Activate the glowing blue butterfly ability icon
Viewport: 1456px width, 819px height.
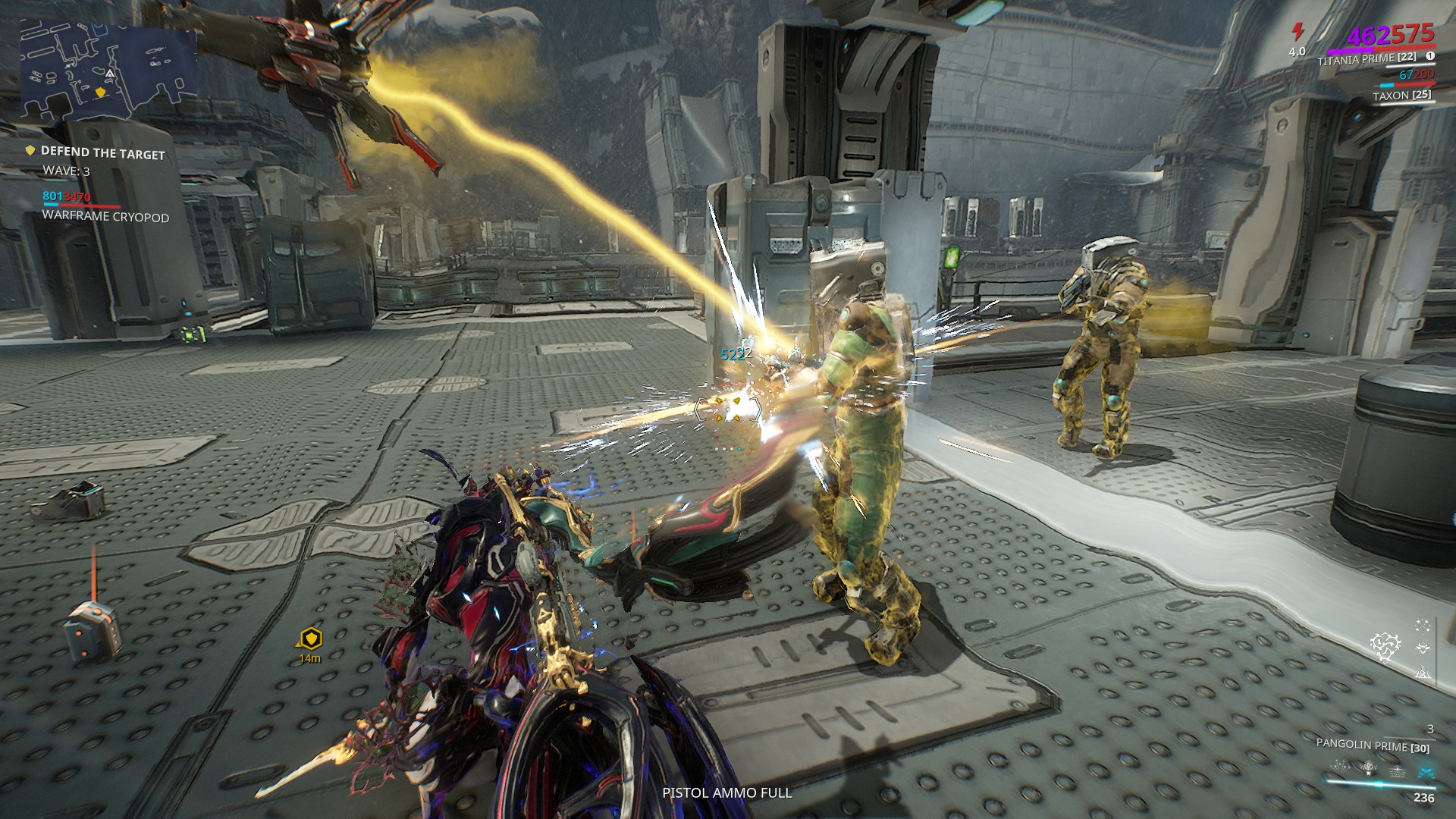pos(1426,771)
